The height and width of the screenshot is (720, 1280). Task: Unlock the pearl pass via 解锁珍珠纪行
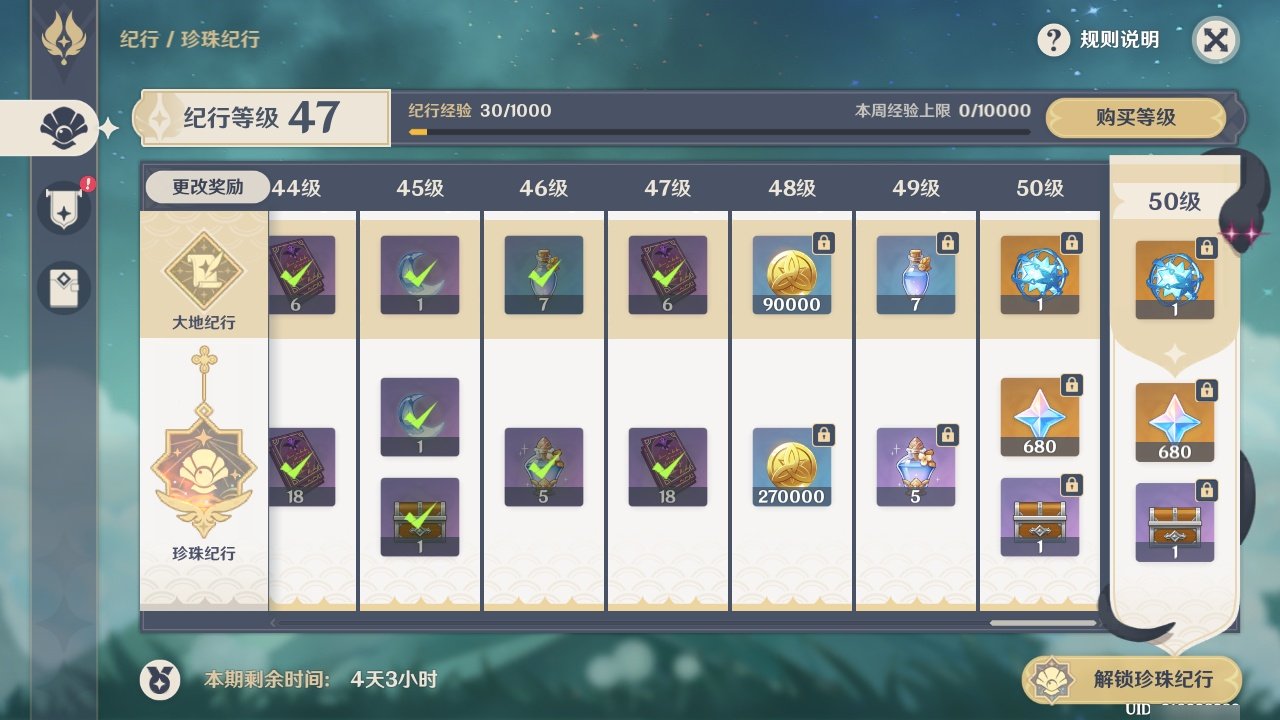(1132, 680)
